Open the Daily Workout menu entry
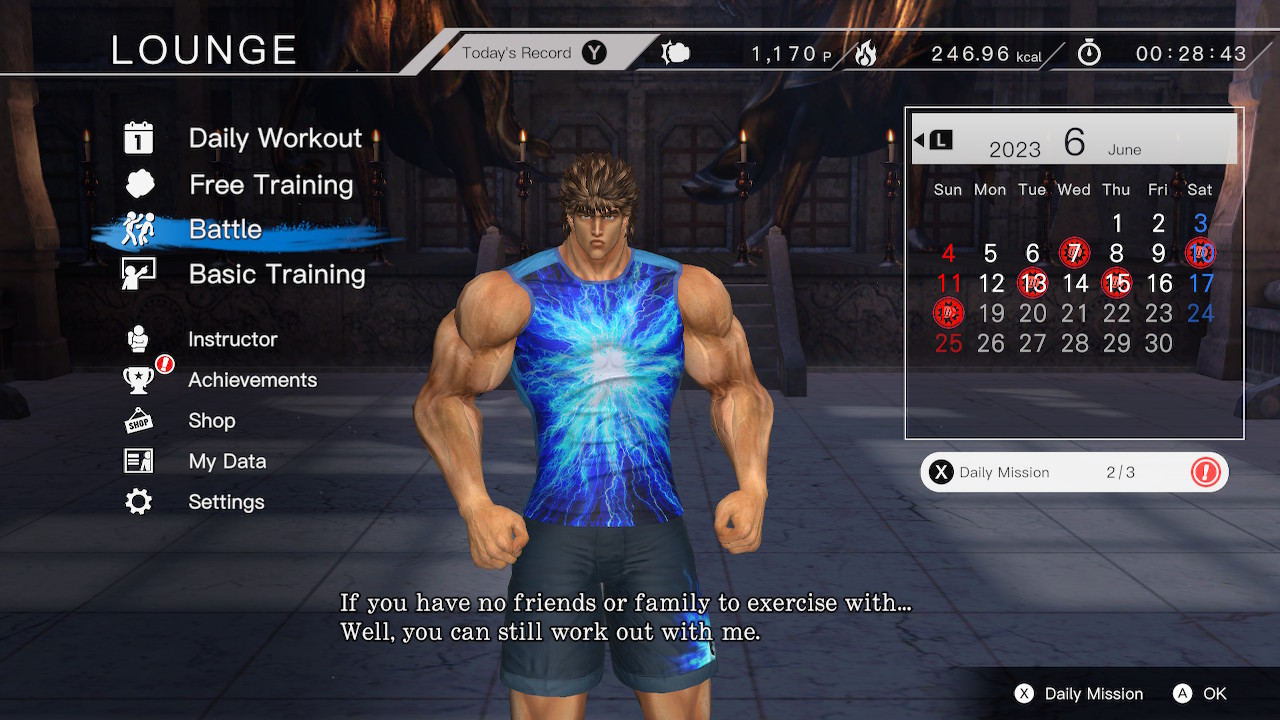 (274, 138)
